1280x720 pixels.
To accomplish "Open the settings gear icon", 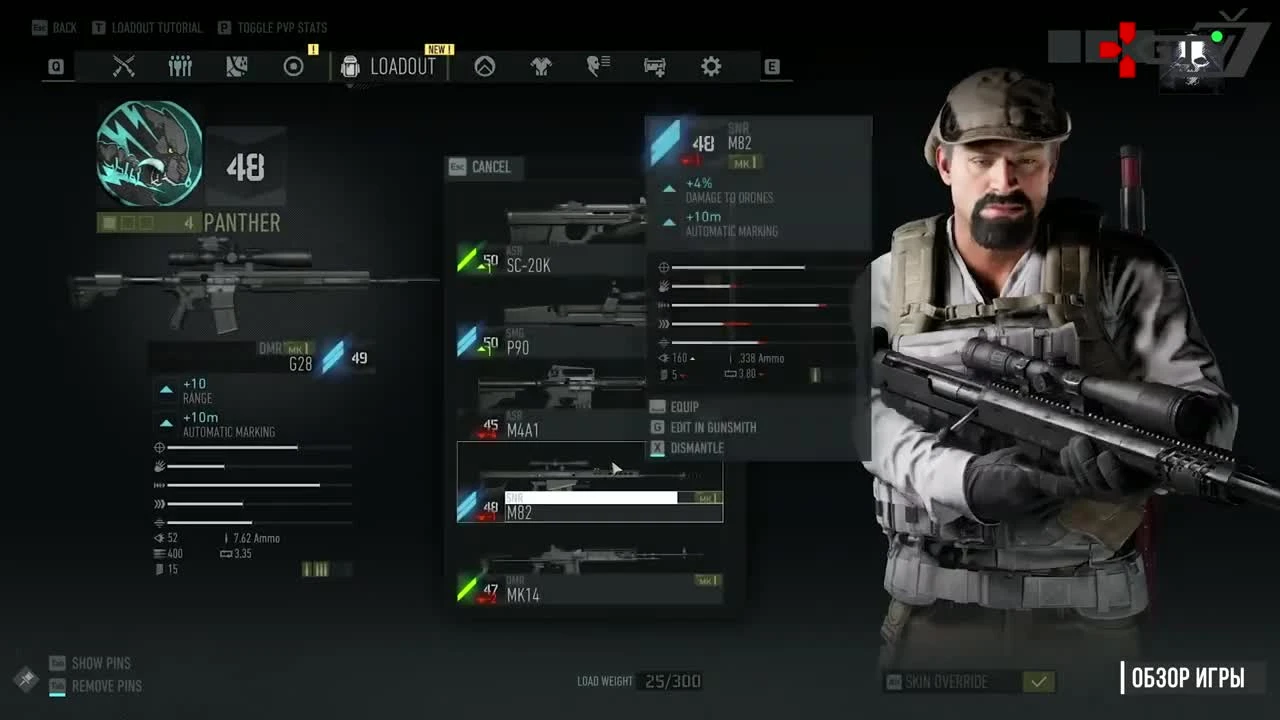I will 710,66.
